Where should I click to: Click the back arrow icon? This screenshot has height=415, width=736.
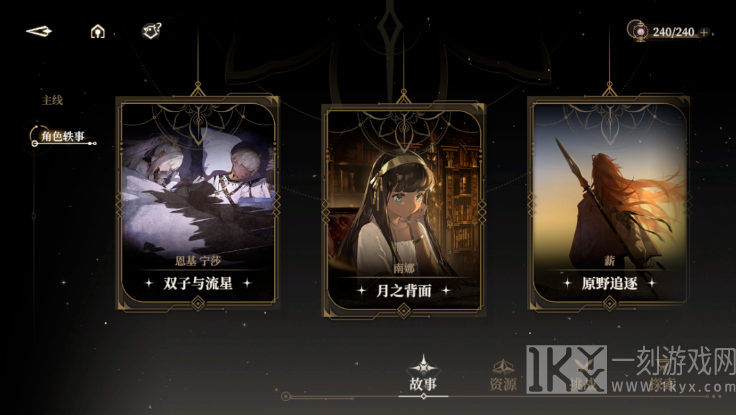click(39, 31)
